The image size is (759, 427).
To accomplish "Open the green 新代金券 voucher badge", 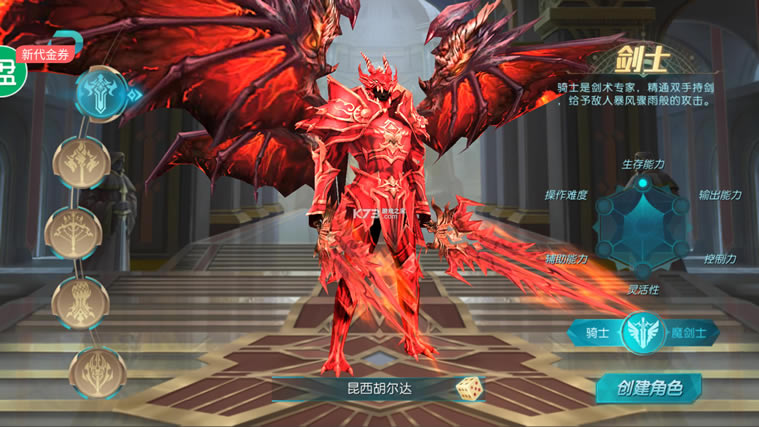I will click(x=45, y=55).
